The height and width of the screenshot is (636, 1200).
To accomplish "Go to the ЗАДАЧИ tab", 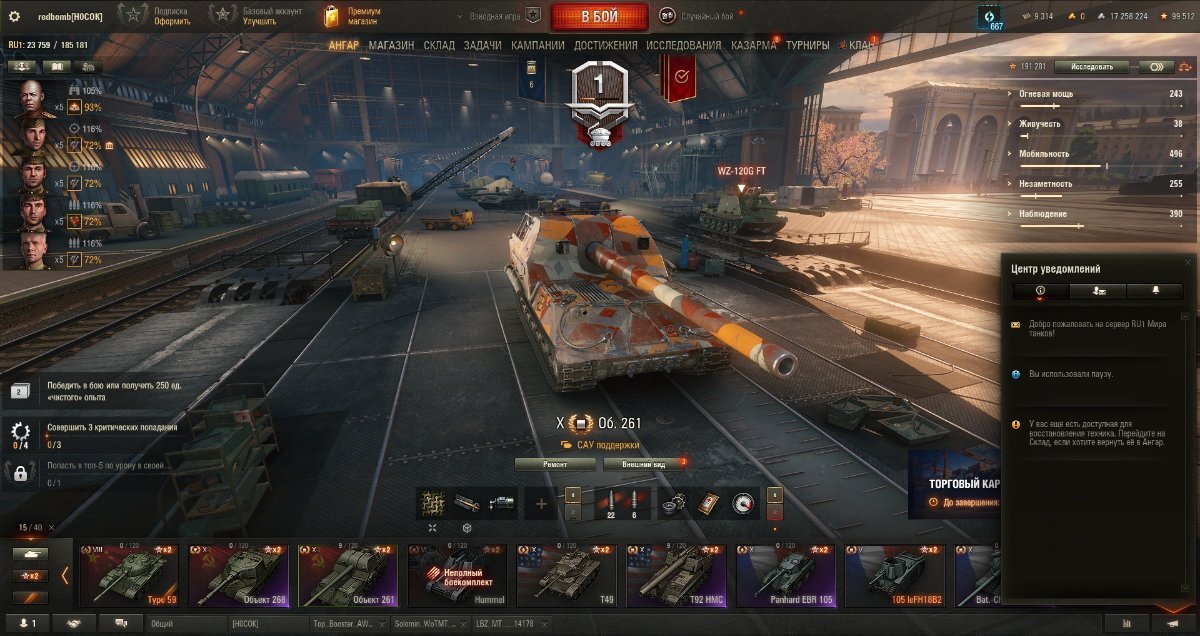I will click(x=482, y=45).
